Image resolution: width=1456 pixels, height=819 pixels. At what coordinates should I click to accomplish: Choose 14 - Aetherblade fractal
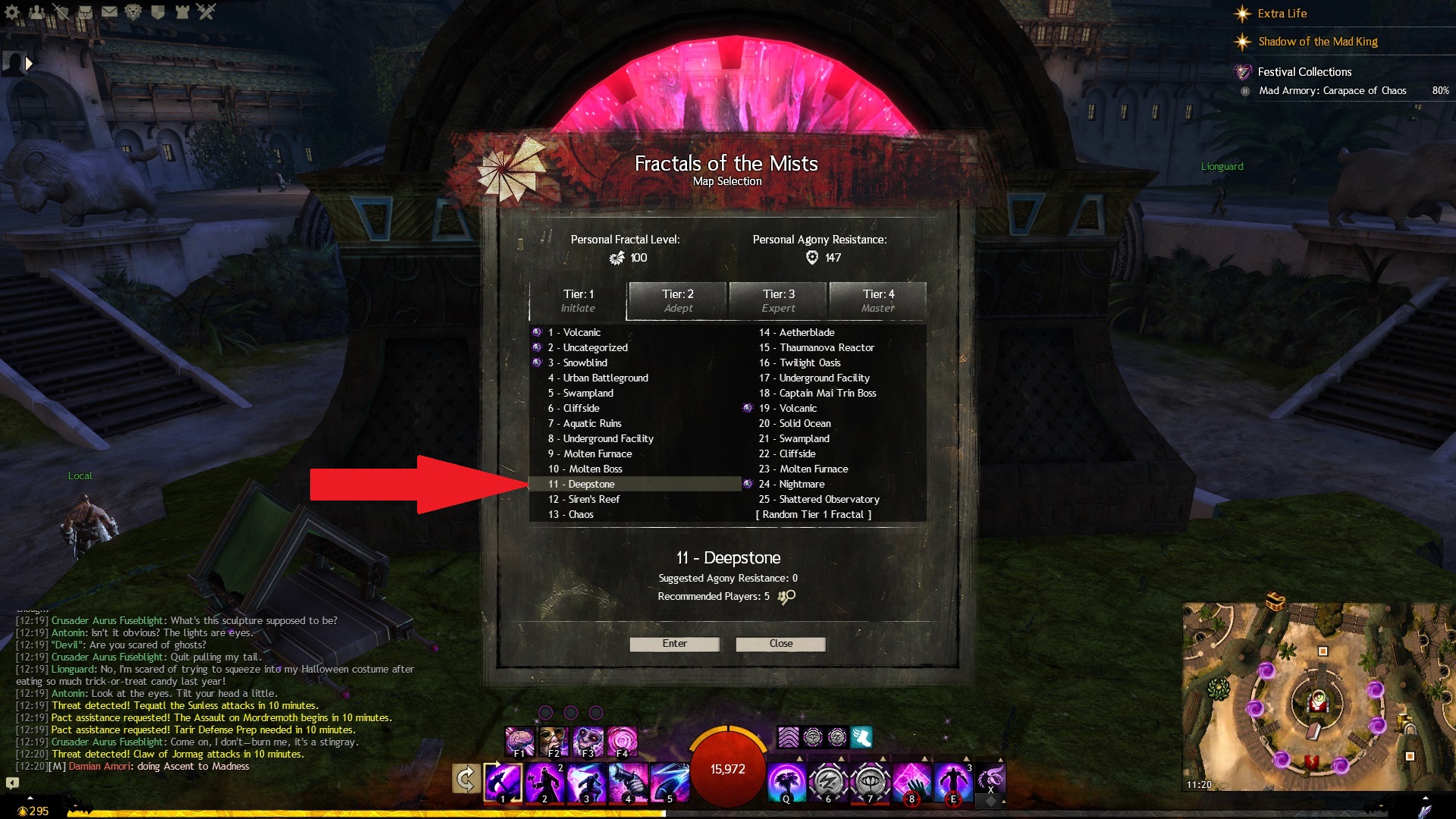[807, 332]
